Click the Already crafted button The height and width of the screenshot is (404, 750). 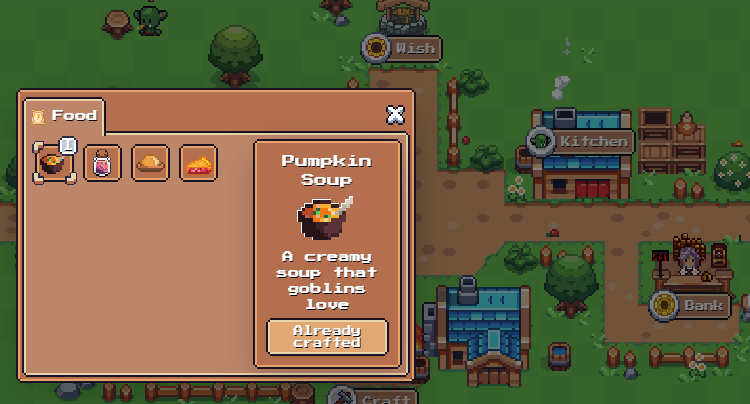327,337
